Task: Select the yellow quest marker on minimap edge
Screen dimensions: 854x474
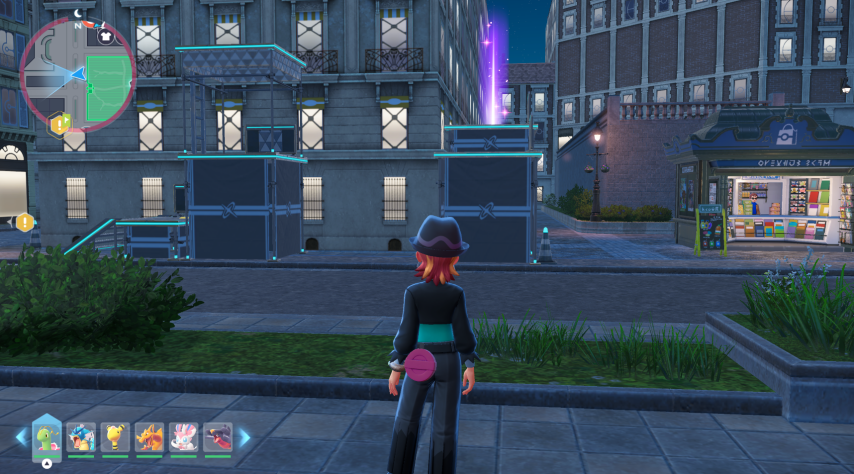Action: click(x=59, y=124)
